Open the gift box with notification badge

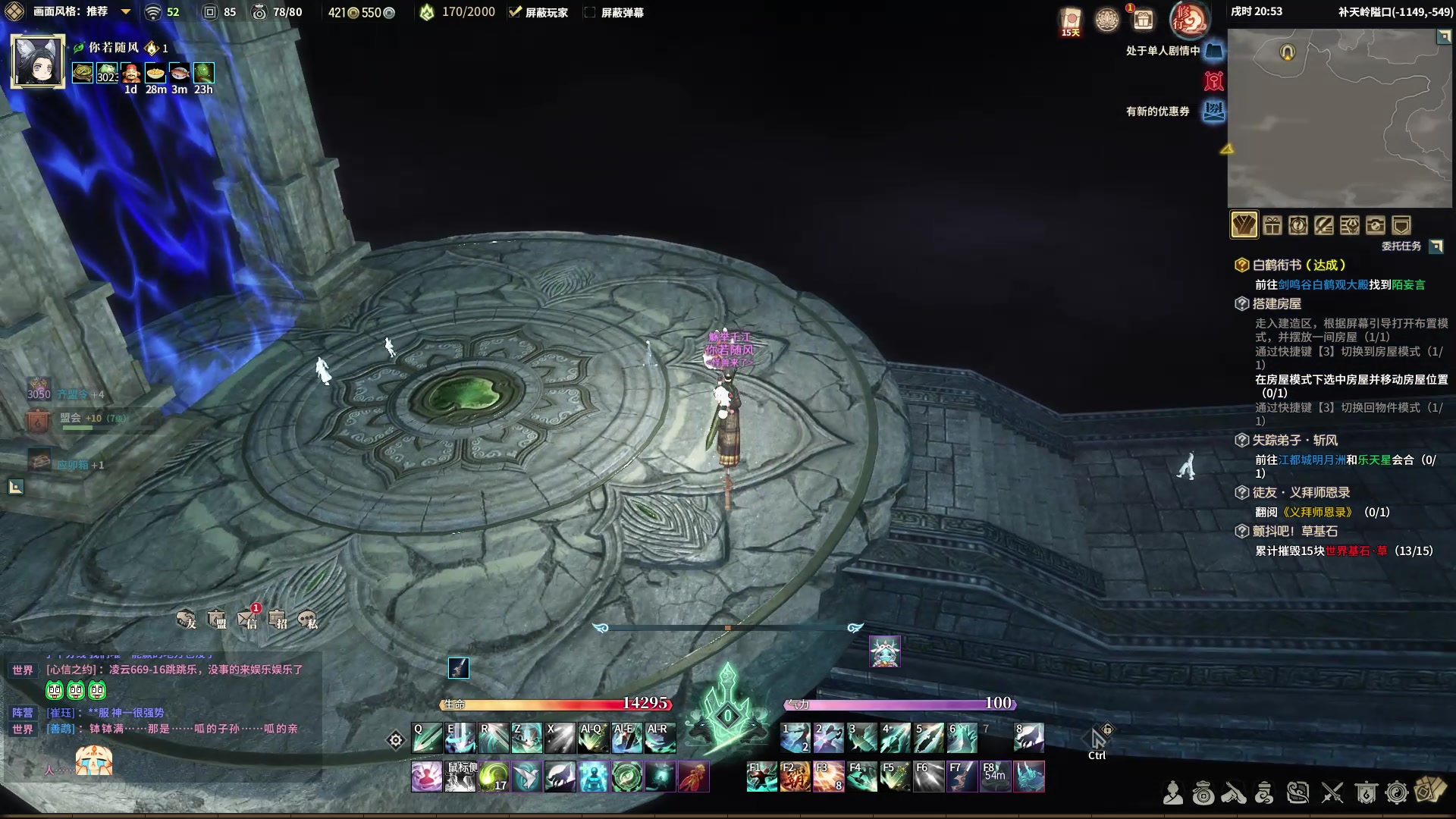point(1143,19)
